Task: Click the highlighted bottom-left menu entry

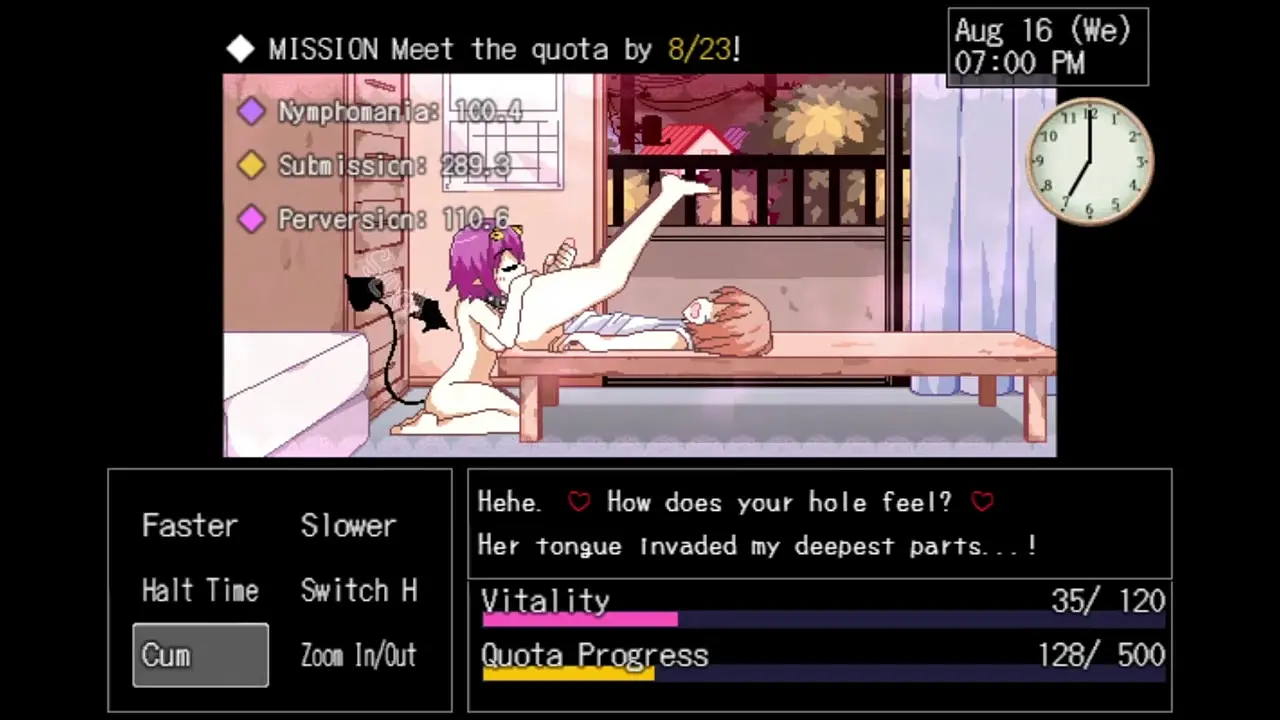Action: point(200,656)
